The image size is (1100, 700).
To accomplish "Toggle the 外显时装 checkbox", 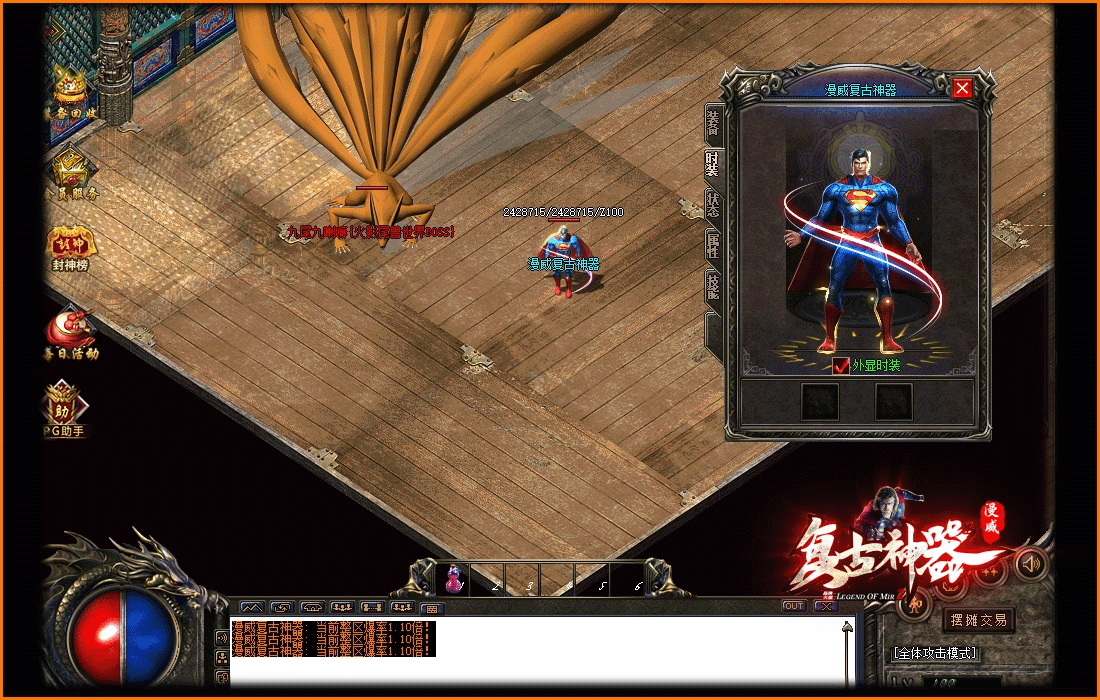I will point(841,366).
